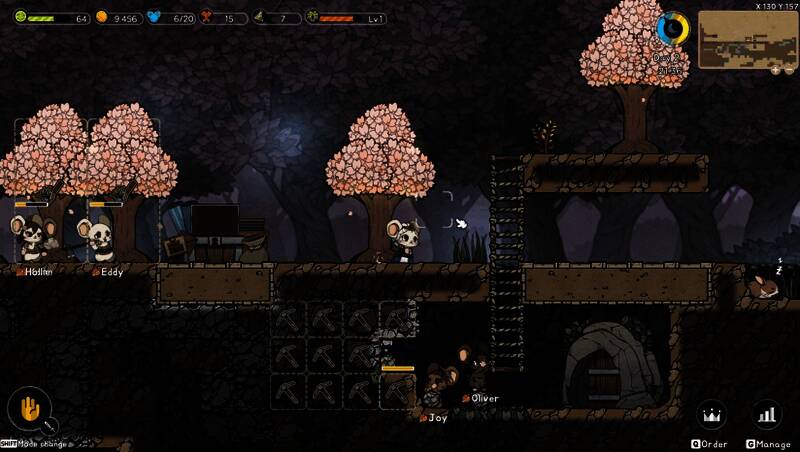Click the day-night cycle clock dial
This screenshot has width=800, height=452.
[672, 30]
